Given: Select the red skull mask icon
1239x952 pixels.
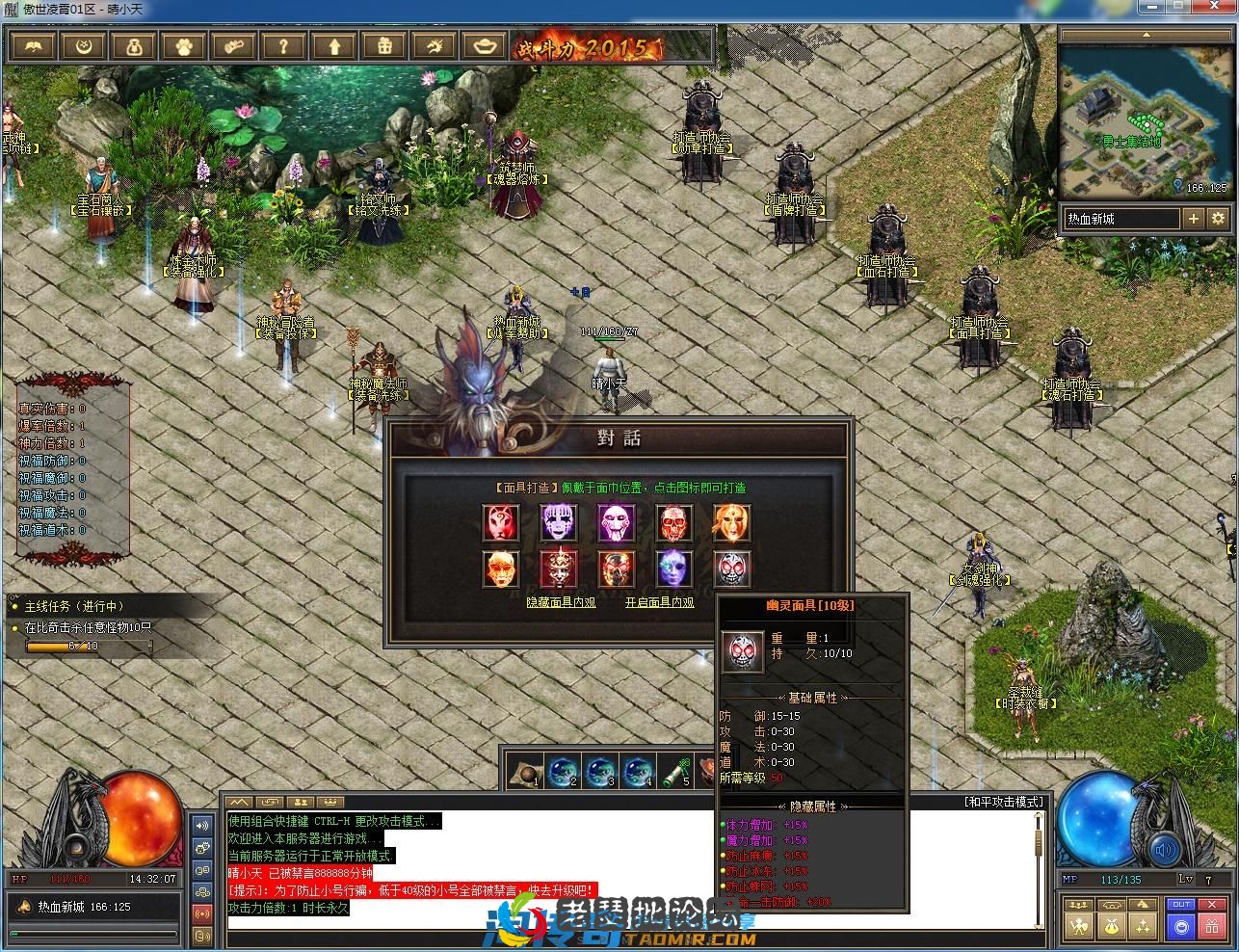Looking at the screenshot, I should tap(673, 522).
